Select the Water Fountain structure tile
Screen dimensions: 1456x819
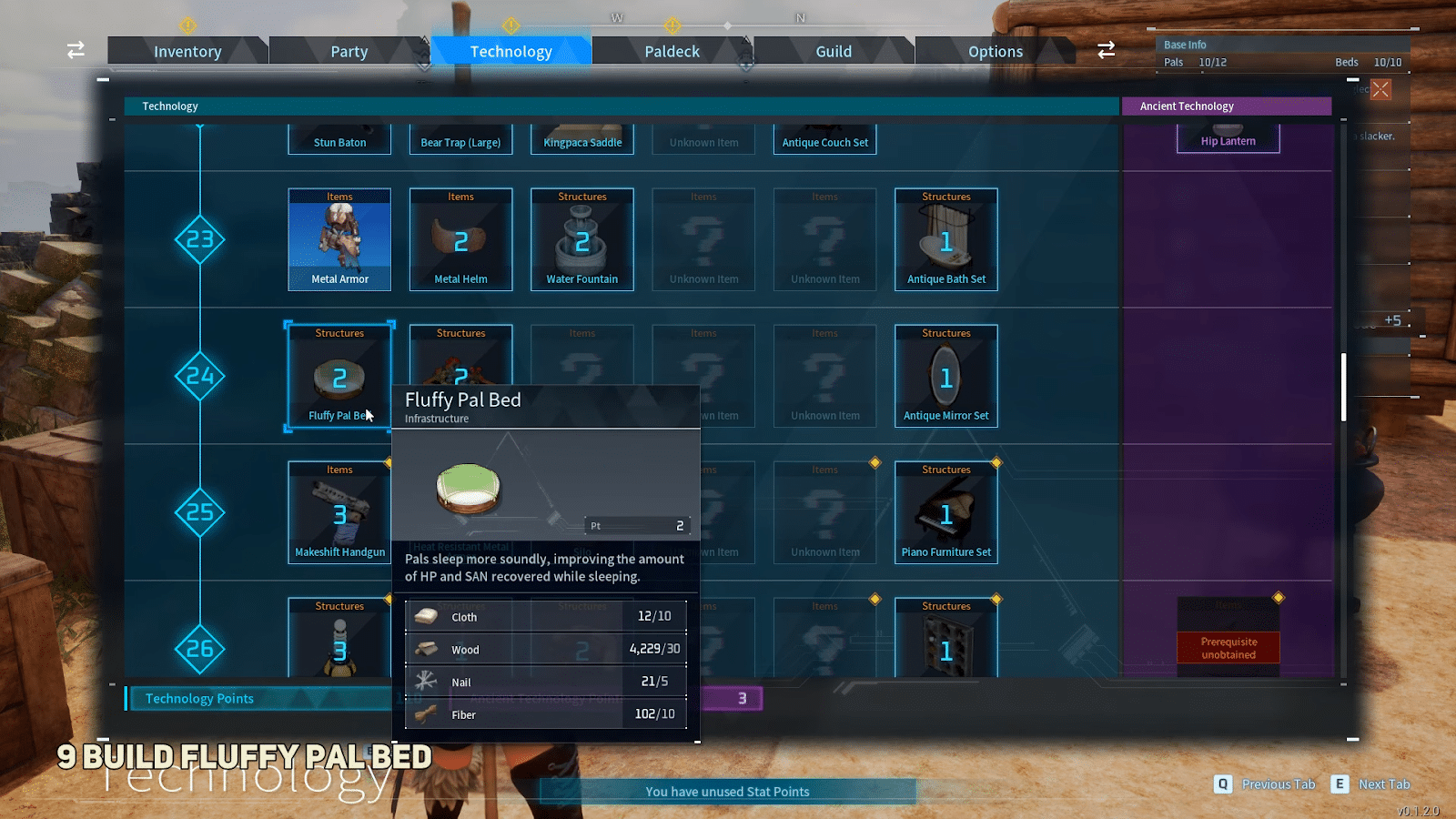[x=582, y=239]
